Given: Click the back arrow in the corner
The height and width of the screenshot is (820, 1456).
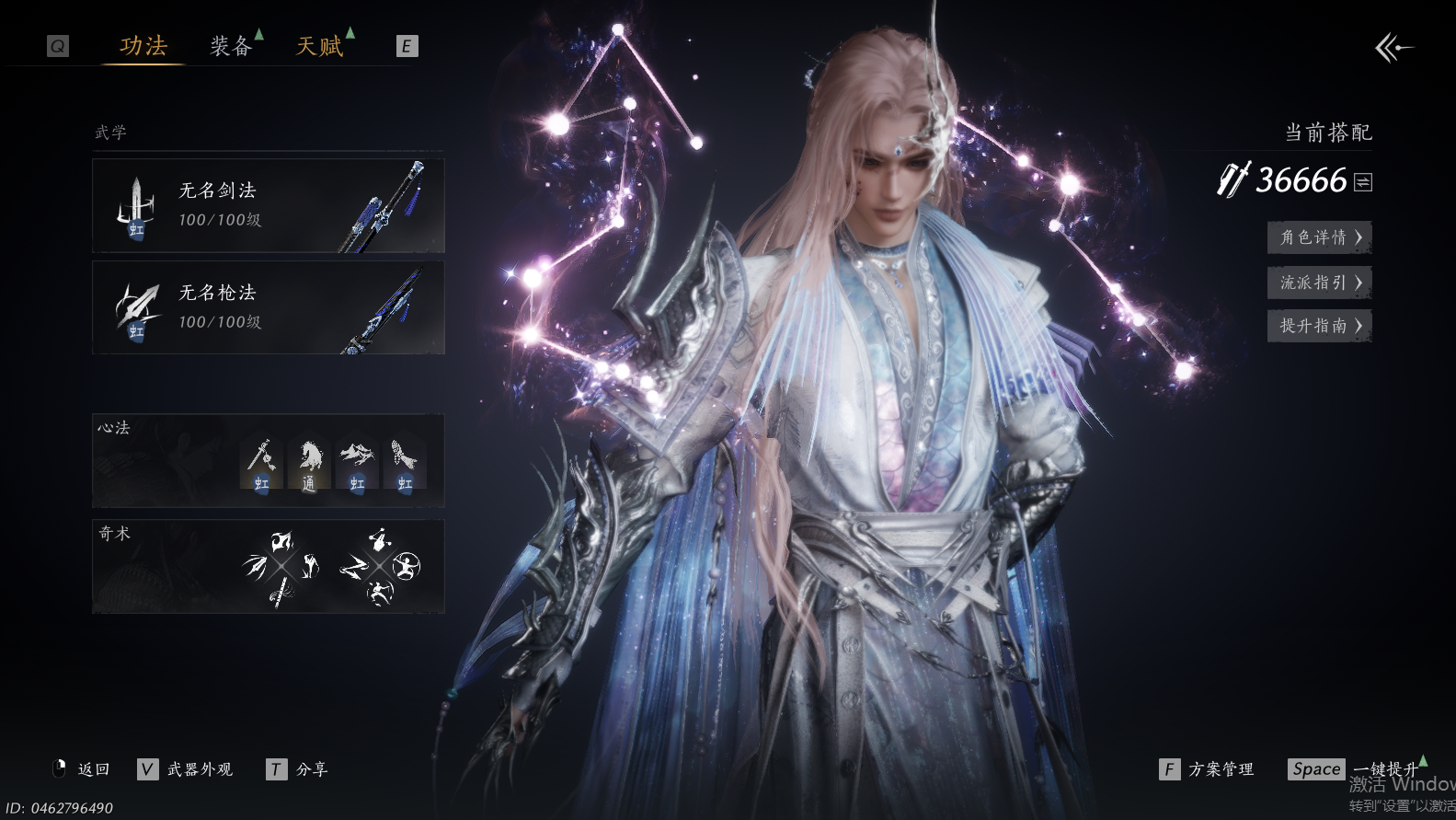Looking at the screenshot, I should click(1393, 47).
